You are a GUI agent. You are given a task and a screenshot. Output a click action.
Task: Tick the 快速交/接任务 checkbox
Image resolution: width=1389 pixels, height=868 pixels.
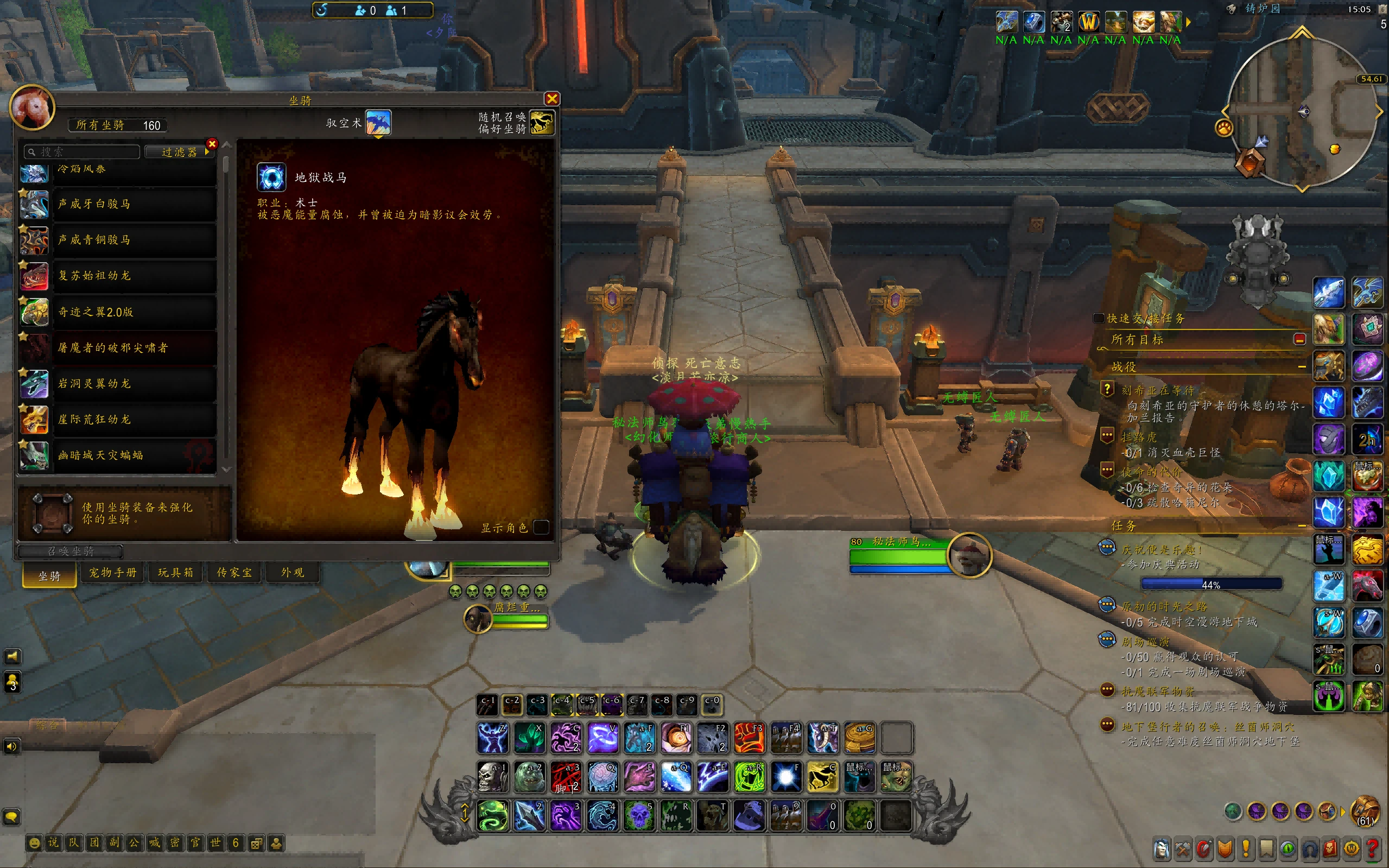point(1099,318)
